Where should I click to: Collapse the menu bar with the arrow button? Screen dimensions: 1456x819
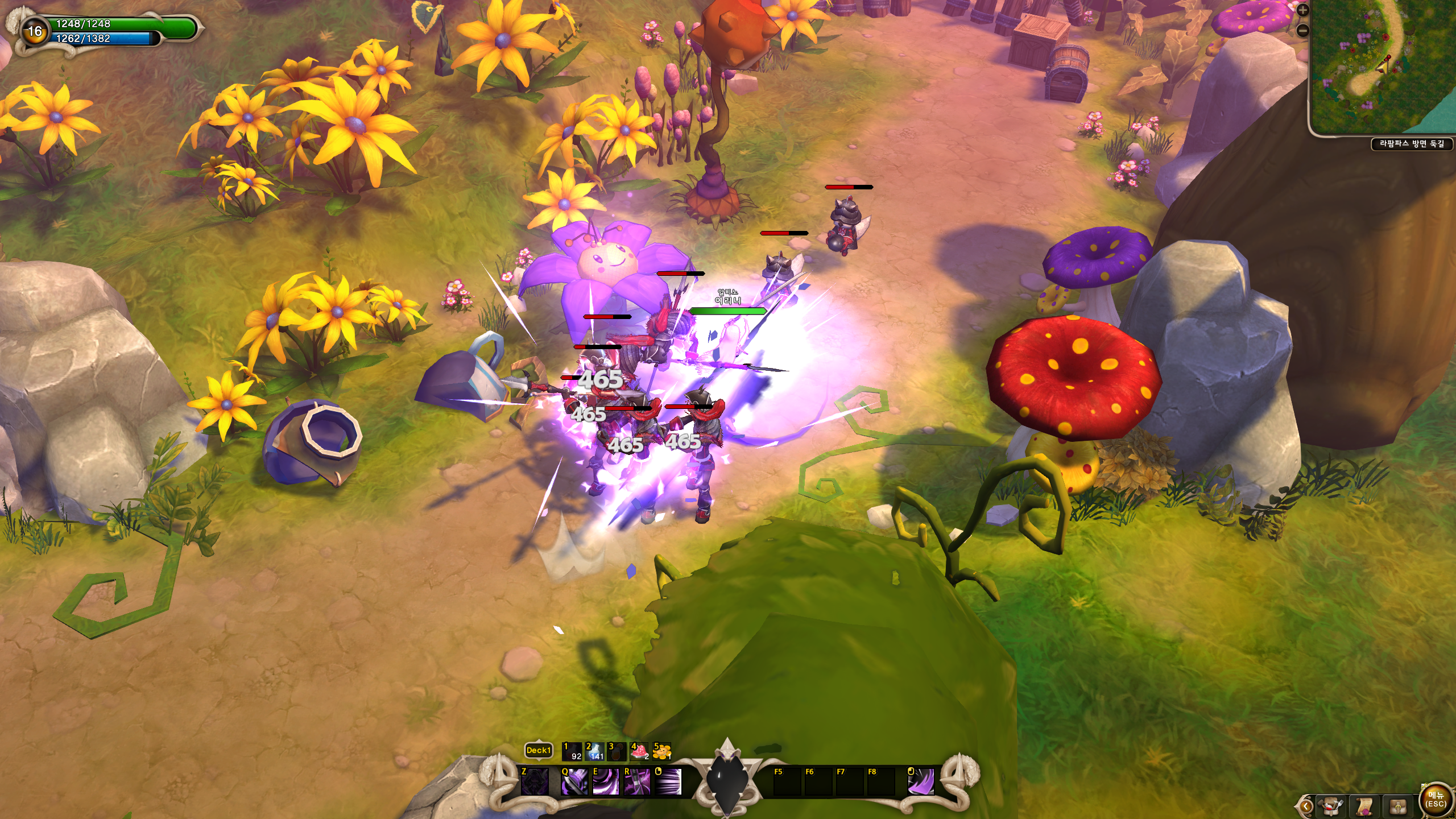point(1306,806)
